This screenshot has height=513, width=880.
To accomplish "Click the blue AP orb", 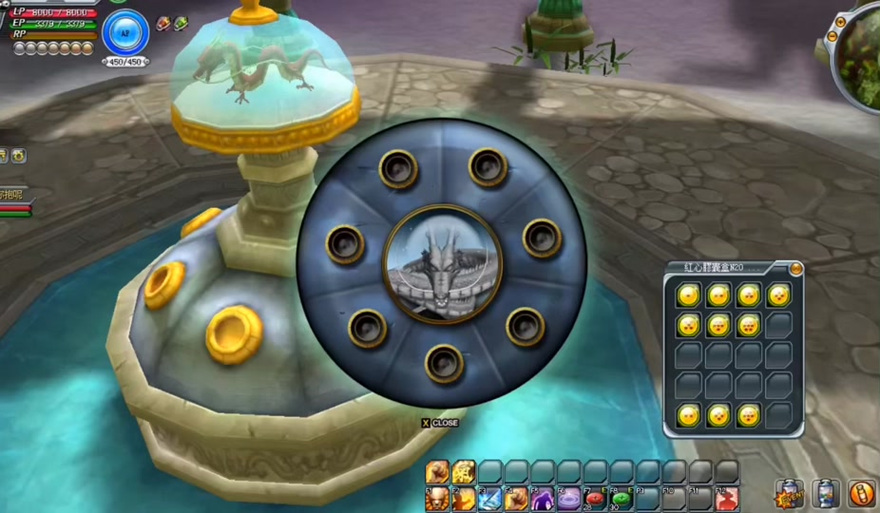I will [125, 32].
